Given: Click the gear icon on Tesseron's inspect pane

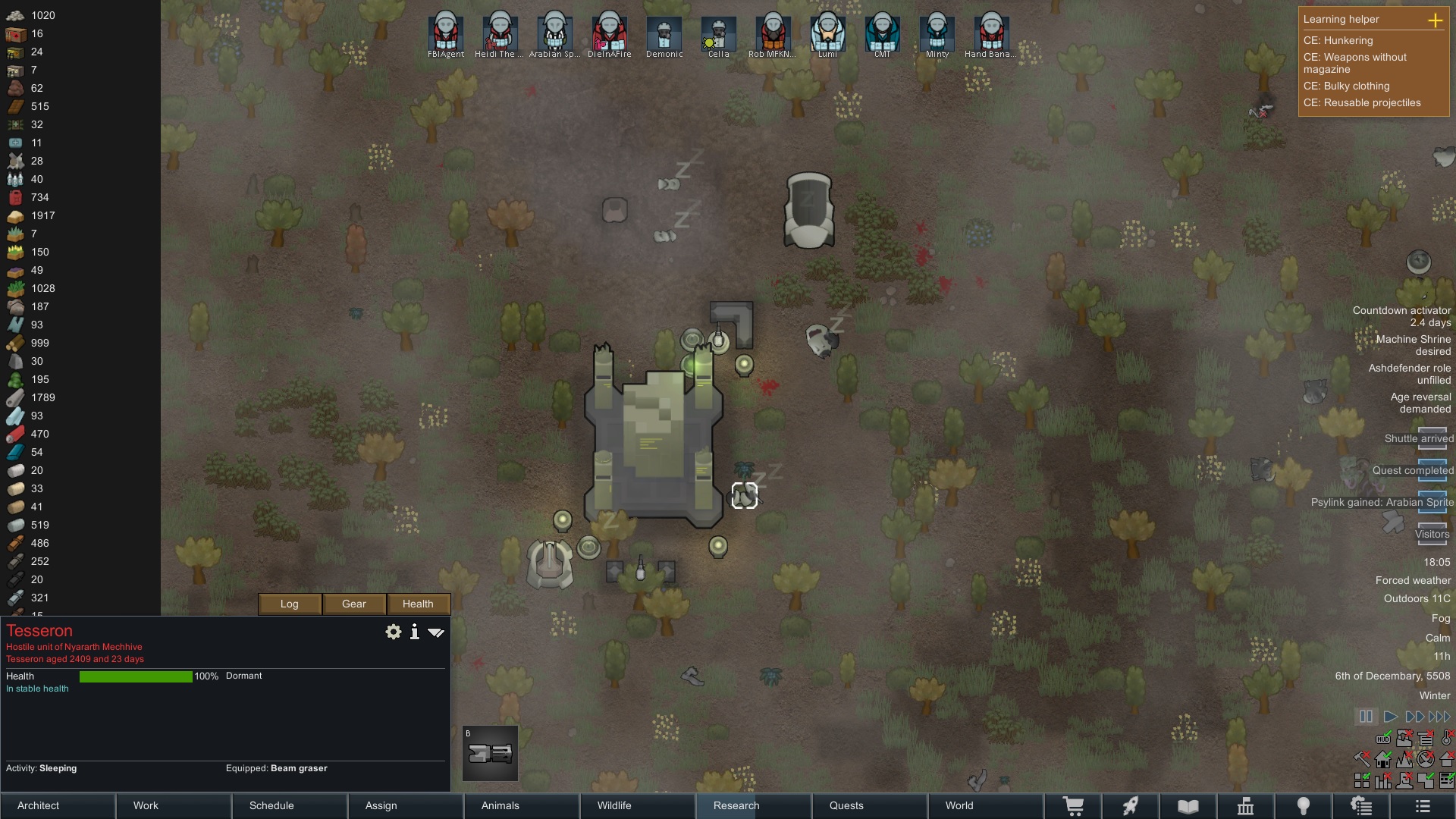Looking at the screenshot, I should click(x=393, y=631).
